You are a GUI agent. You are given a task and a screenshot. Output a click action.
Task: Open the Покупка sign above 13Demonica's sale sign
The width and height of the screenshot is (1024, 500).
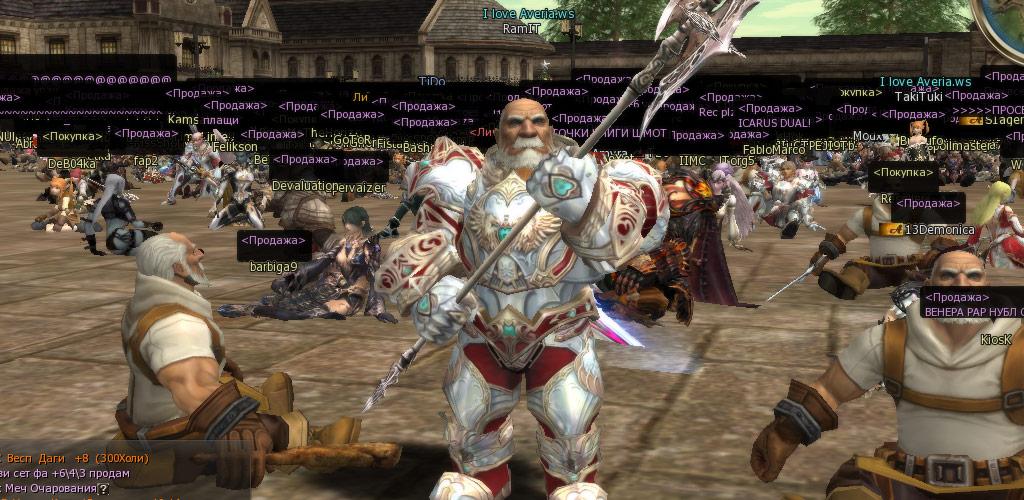(903, 174)
